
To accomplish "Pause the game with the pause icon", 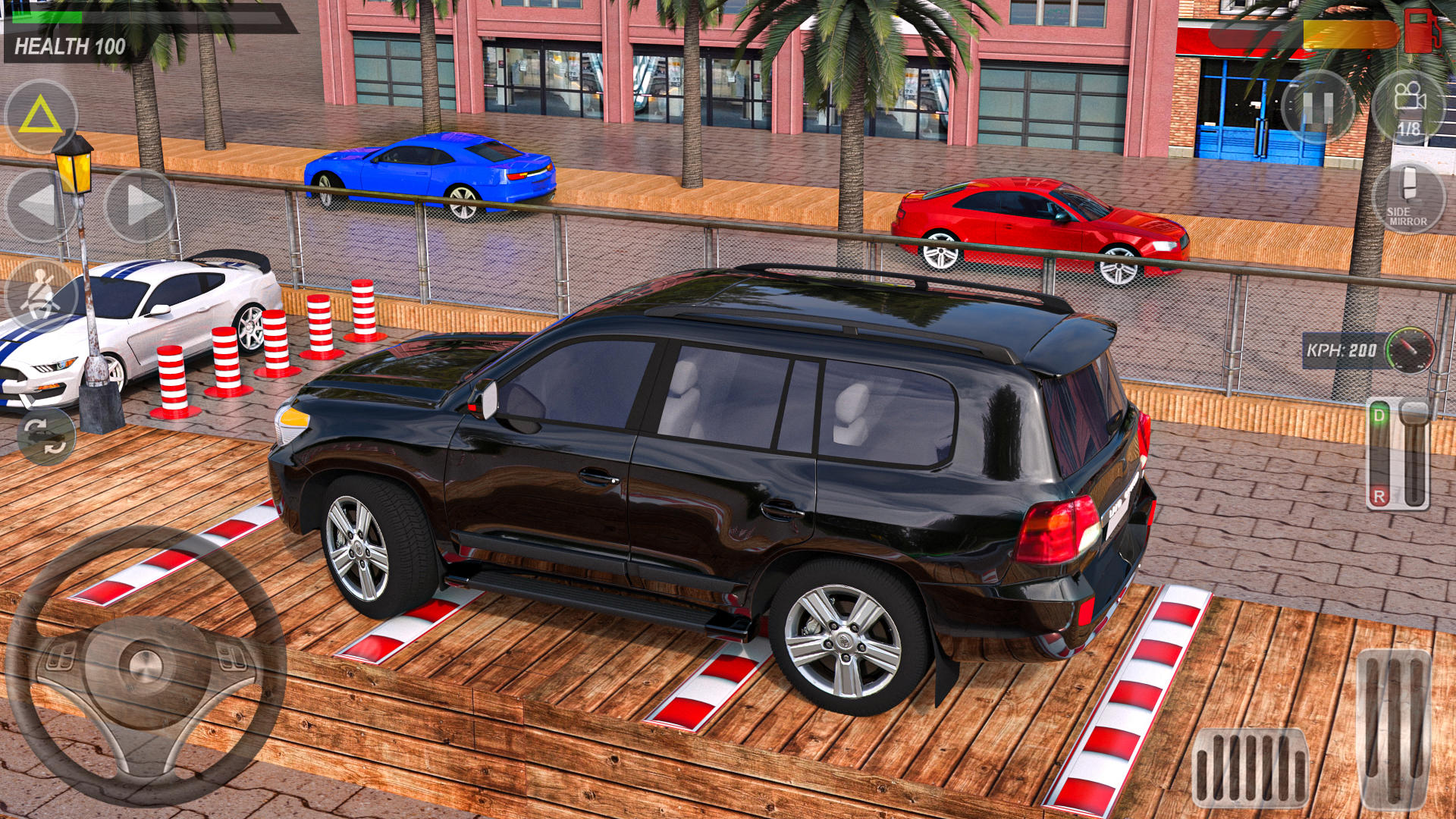I will click(x=1319, y=106).
